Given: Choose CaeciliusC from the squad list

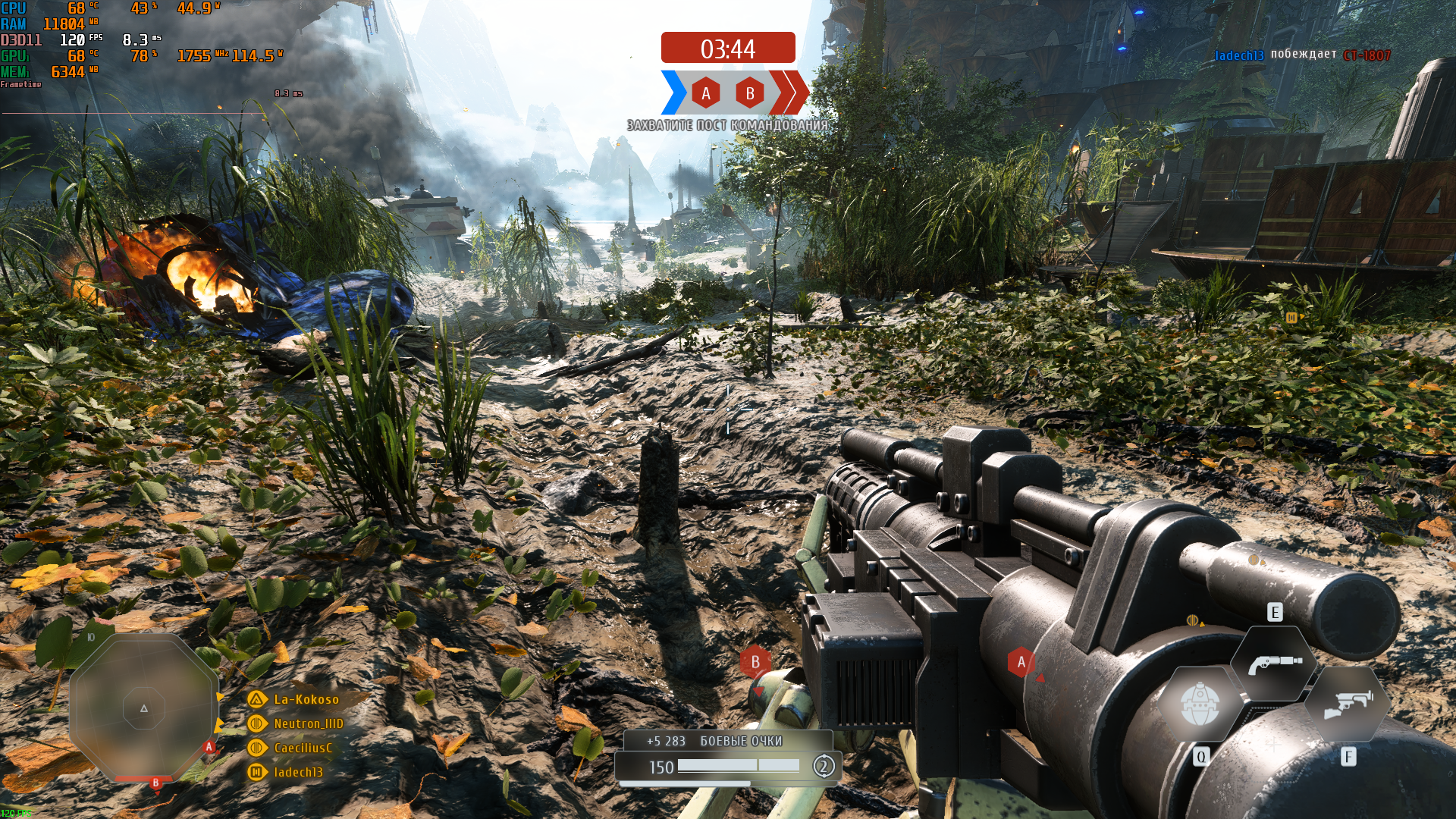Looking at the screenshot, I should (303, 748).
